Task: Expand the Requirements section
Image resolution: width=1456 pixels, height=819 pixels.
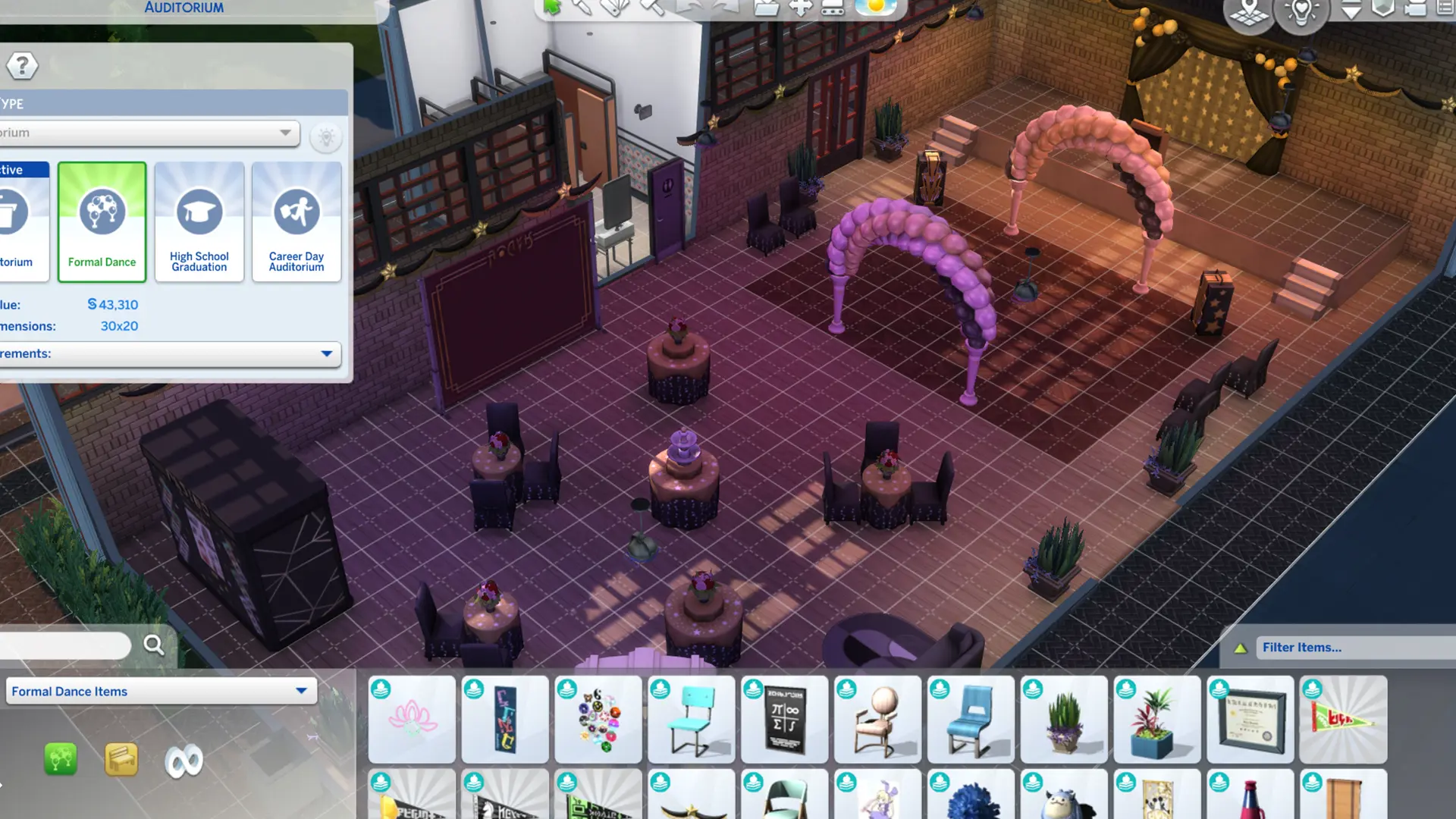Action: [326, 353]
